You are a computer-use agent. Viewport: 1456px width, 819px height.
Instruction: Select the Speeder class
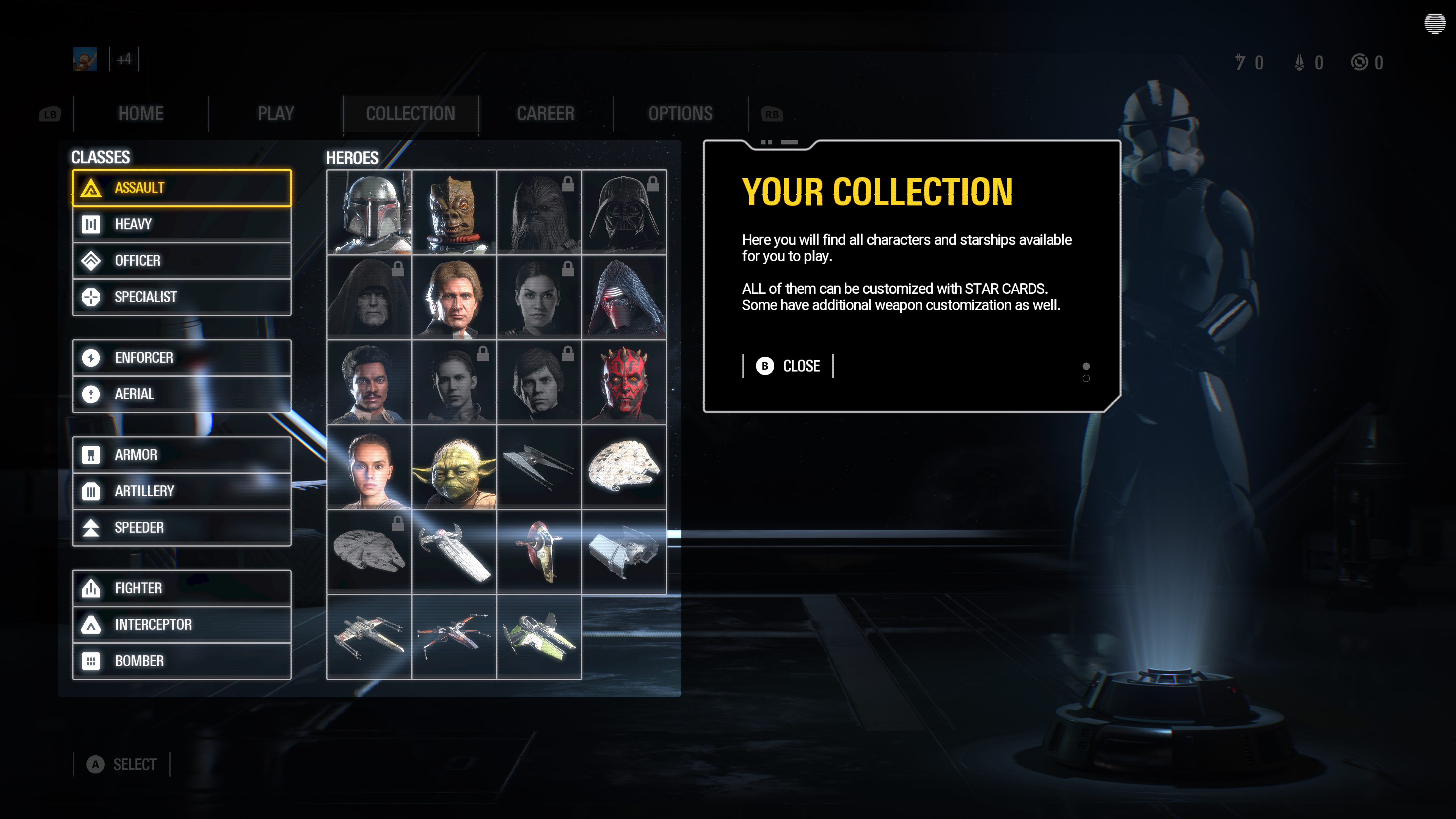click(x=182, y=527)
